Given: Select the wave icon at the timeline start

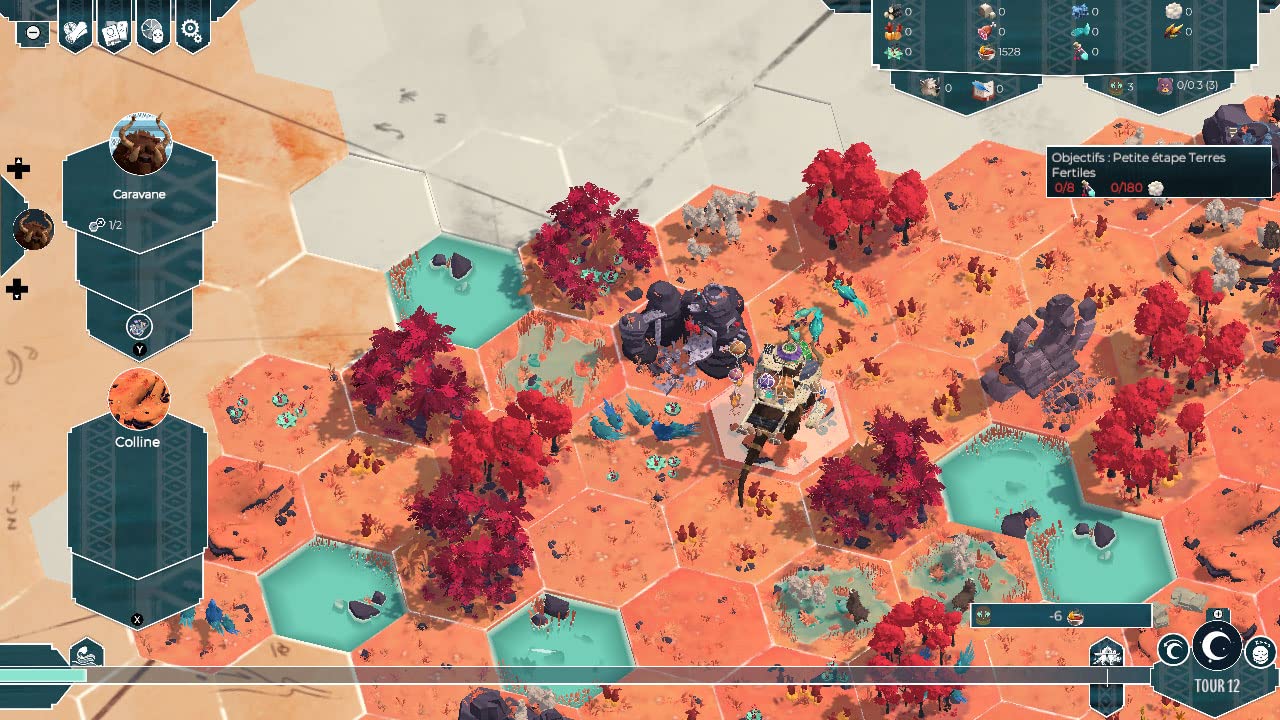Looking at the screenshot, I should pyautogui.click(x=86, y=656).
